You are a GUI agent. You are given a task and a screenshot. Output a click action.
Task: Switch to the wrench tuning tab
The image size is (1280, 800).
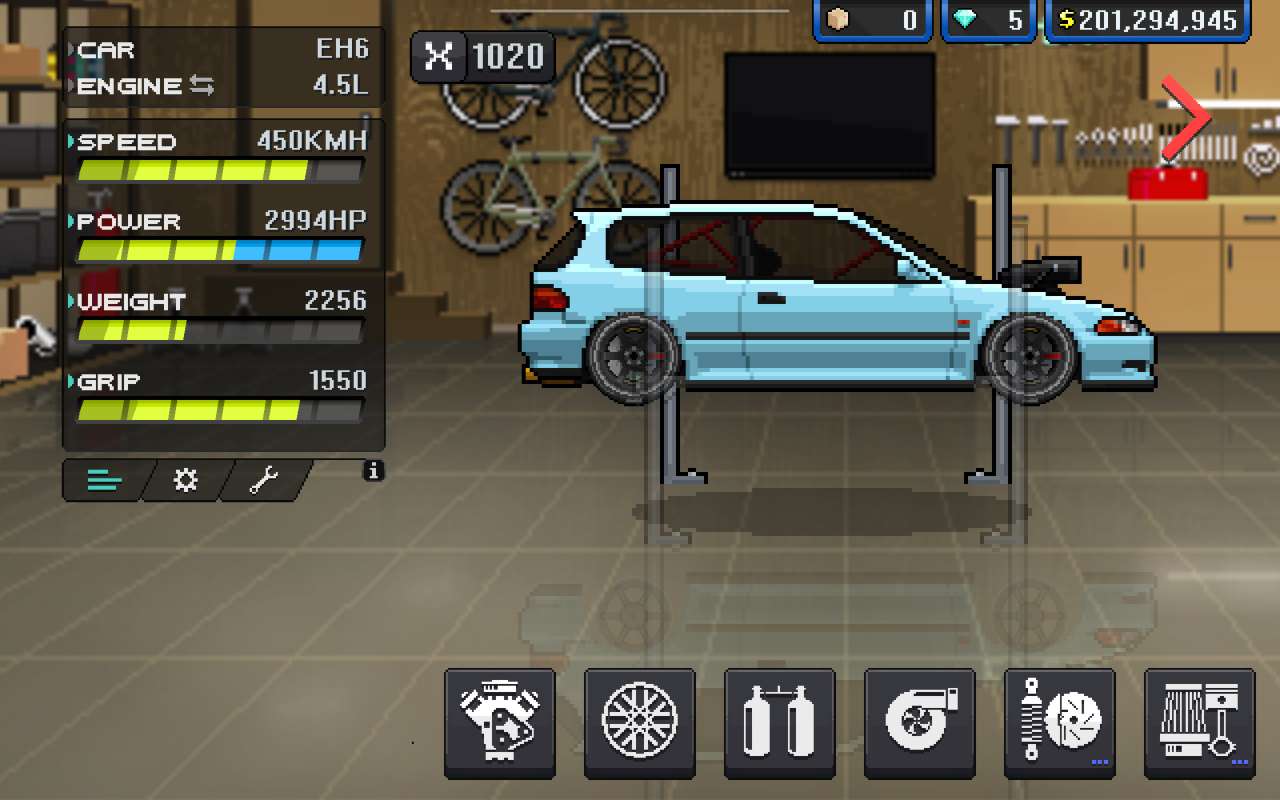(265, 481)
